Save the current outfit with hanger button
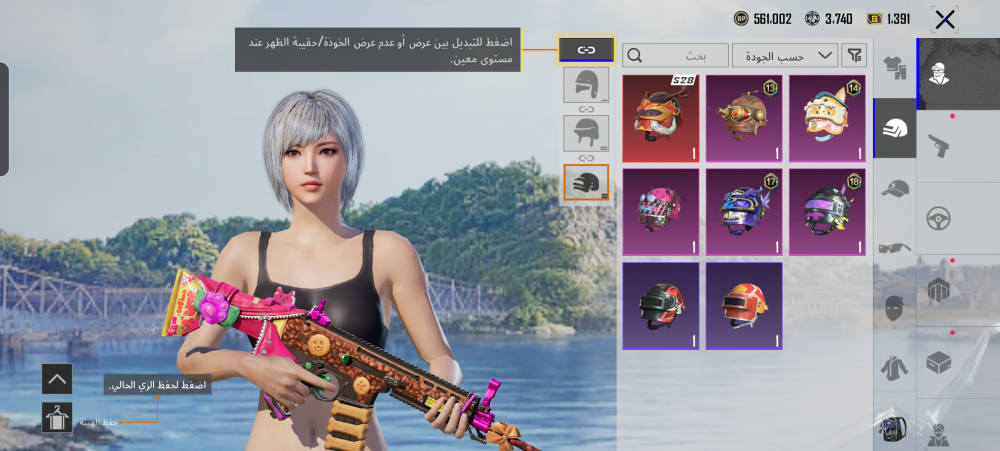 click(57, 417)
